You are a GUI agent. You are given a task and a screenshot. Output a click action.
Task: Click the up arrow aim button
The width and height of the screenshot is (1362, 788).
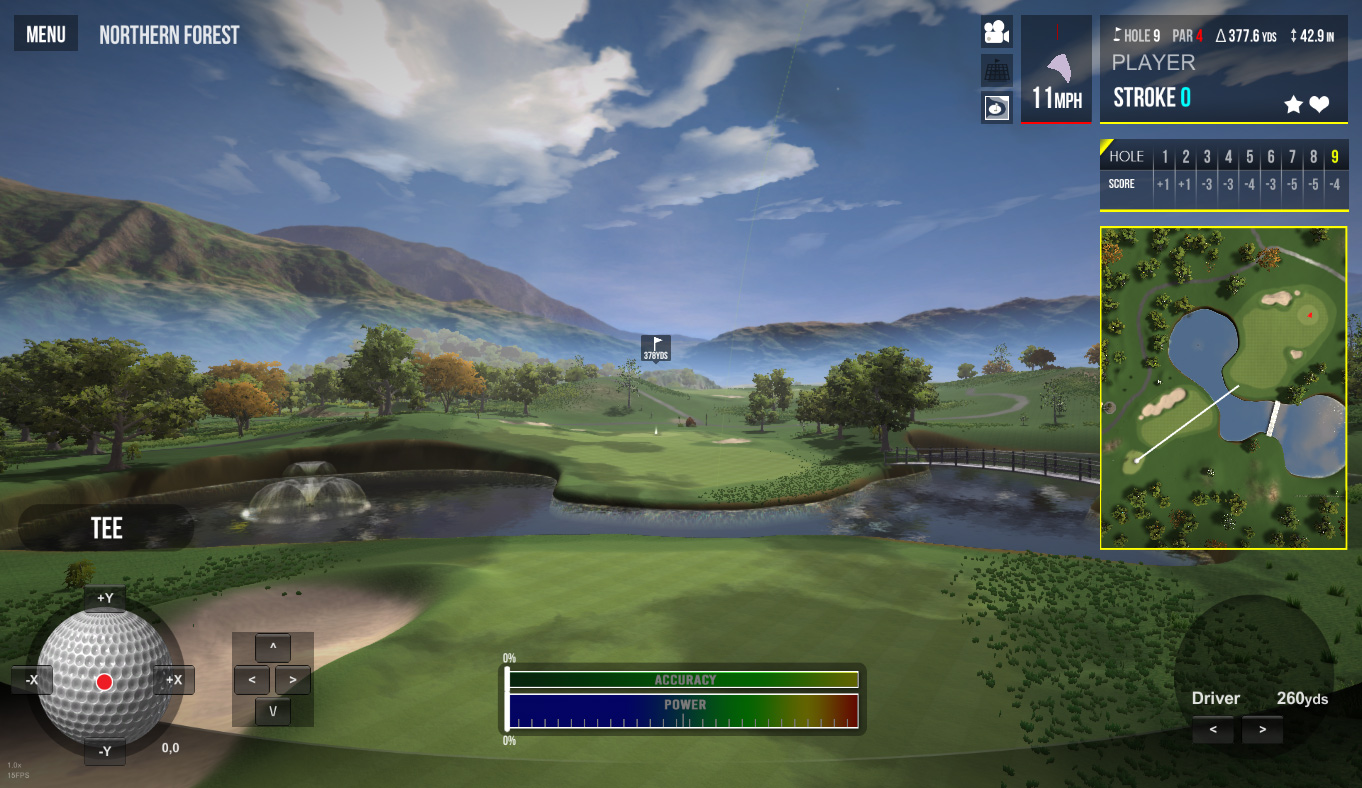click(273, 647)
